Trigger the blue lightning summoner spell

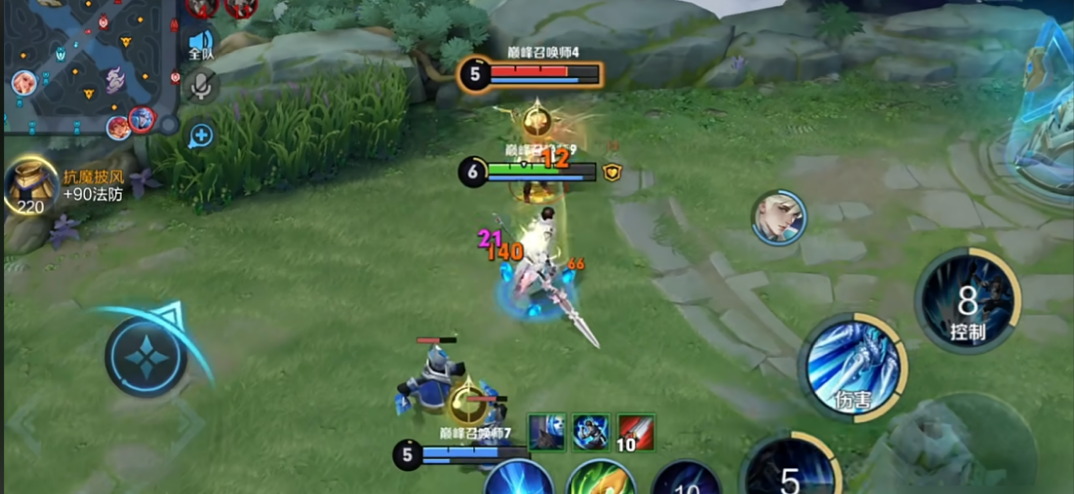[519, 479]
